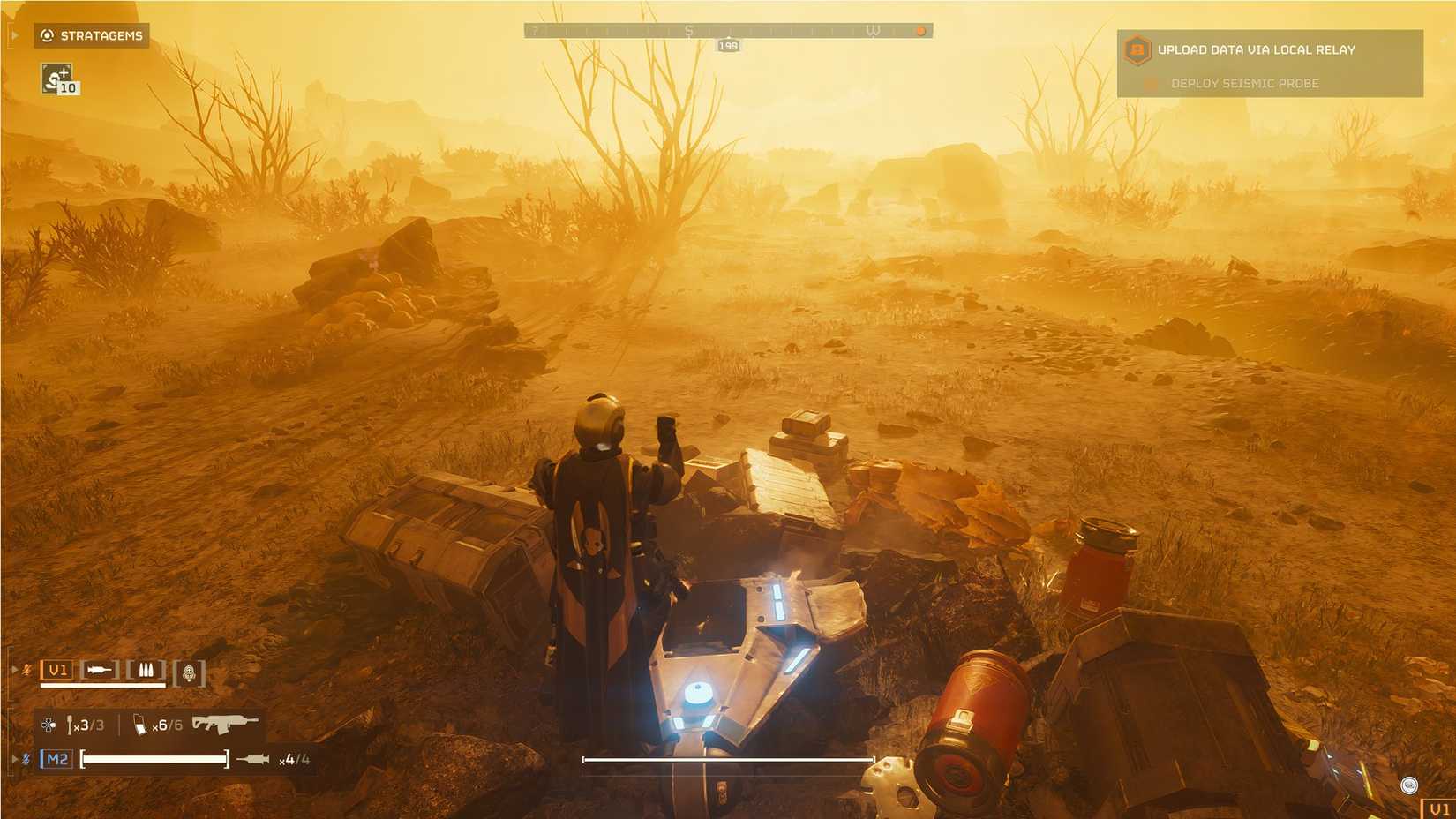Toggle the muted microphone beside the V1 slot
The image size is (1456, 819).
pyautogui.click(x=25, y=670)
